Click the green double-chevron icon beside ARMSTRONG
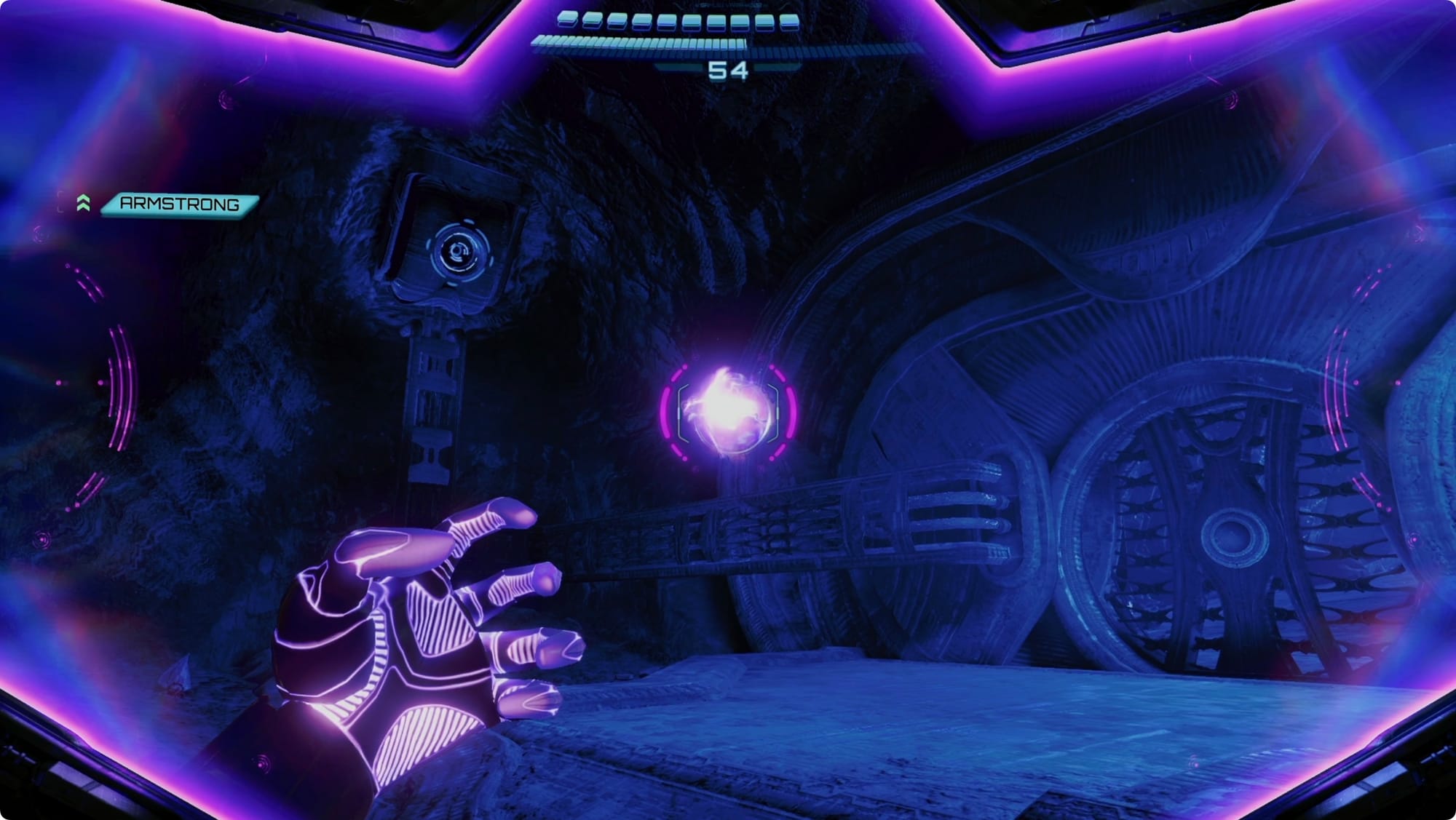The height and width of the screenshot is (820, 1456). coord(84,203)
